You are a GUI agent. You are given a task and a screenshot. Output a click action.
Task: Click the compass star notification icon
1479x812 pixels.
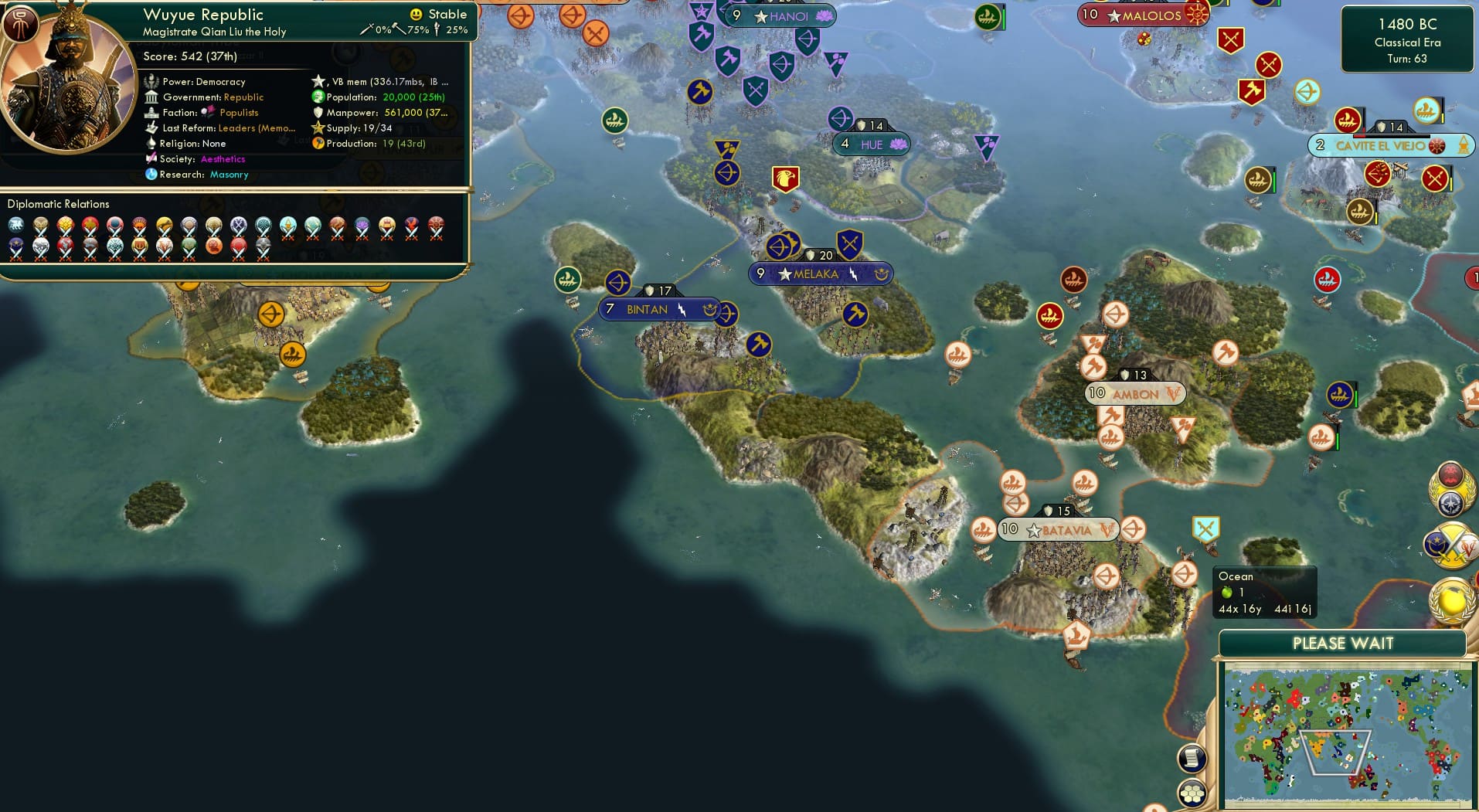1450,502
